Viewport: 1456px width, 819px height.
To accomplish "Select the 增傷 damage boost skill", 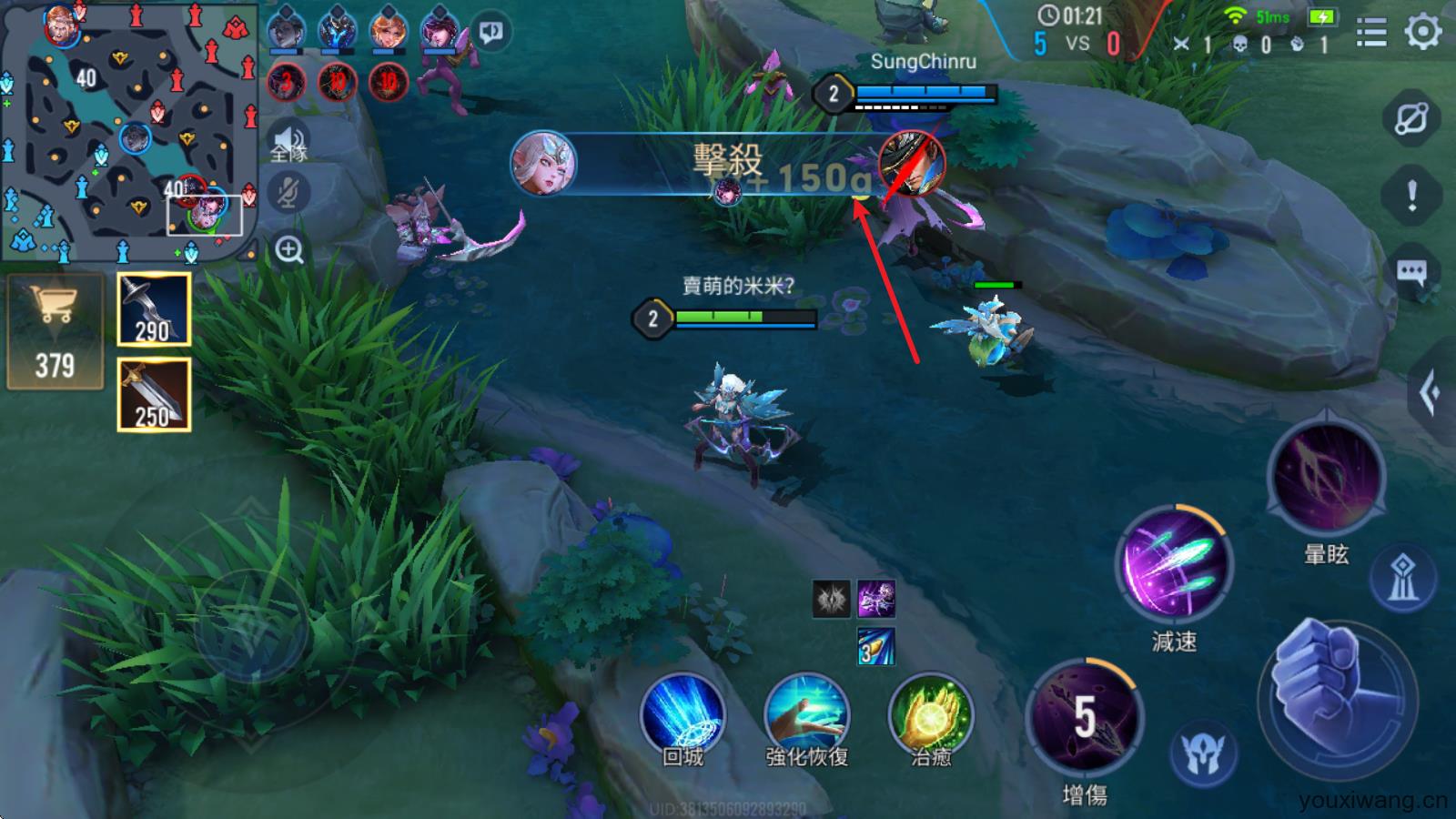I will click(x=1084, y=719).
